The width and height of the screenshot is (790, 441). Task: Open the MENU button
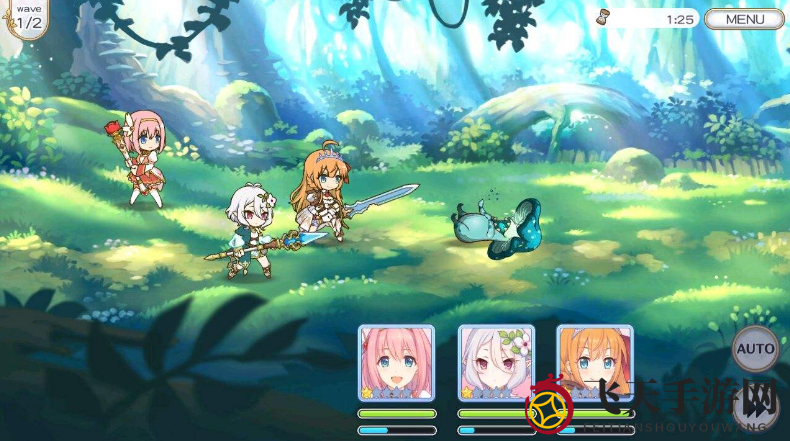[744, 19]
